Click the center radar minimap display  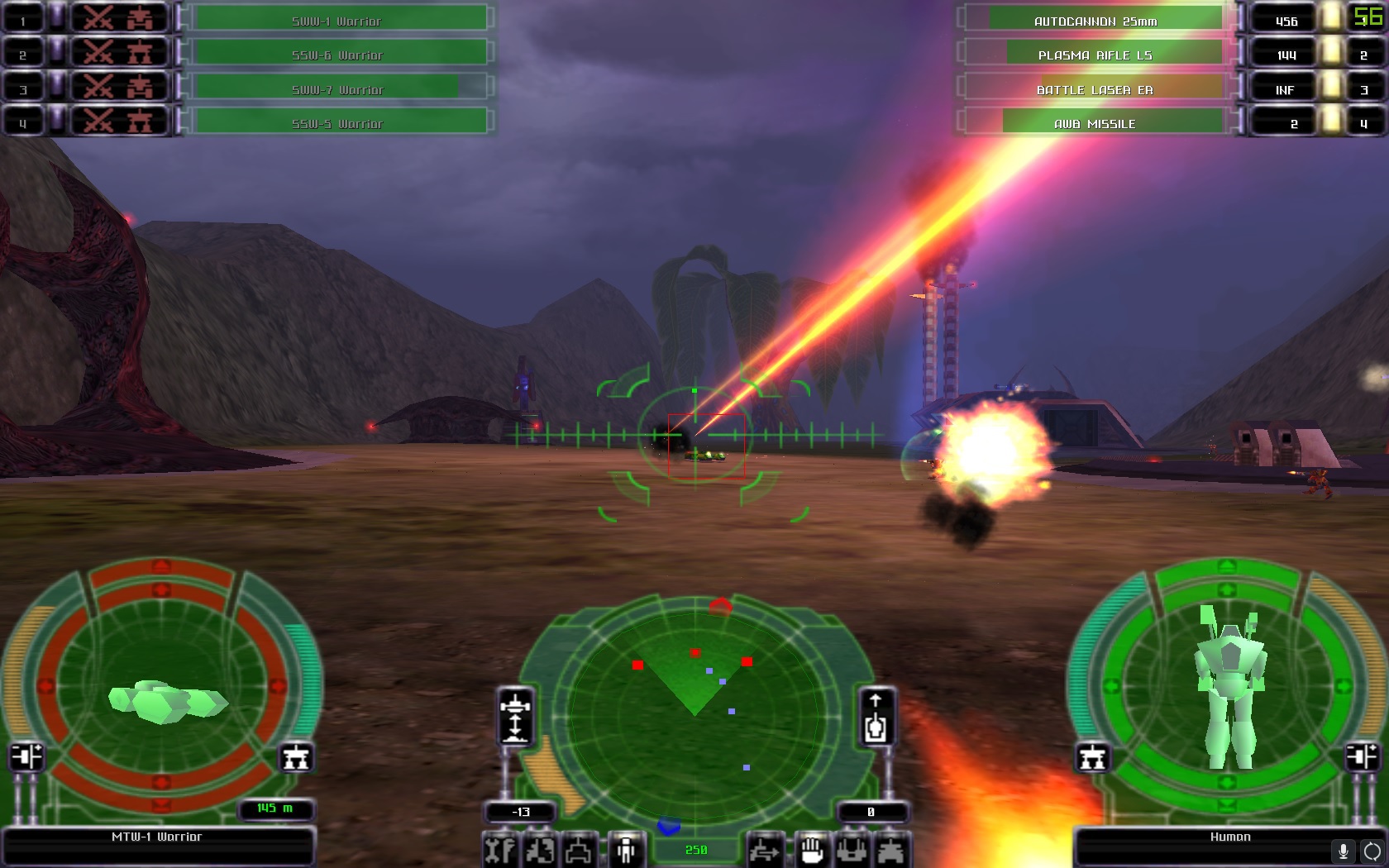[694, 707]
